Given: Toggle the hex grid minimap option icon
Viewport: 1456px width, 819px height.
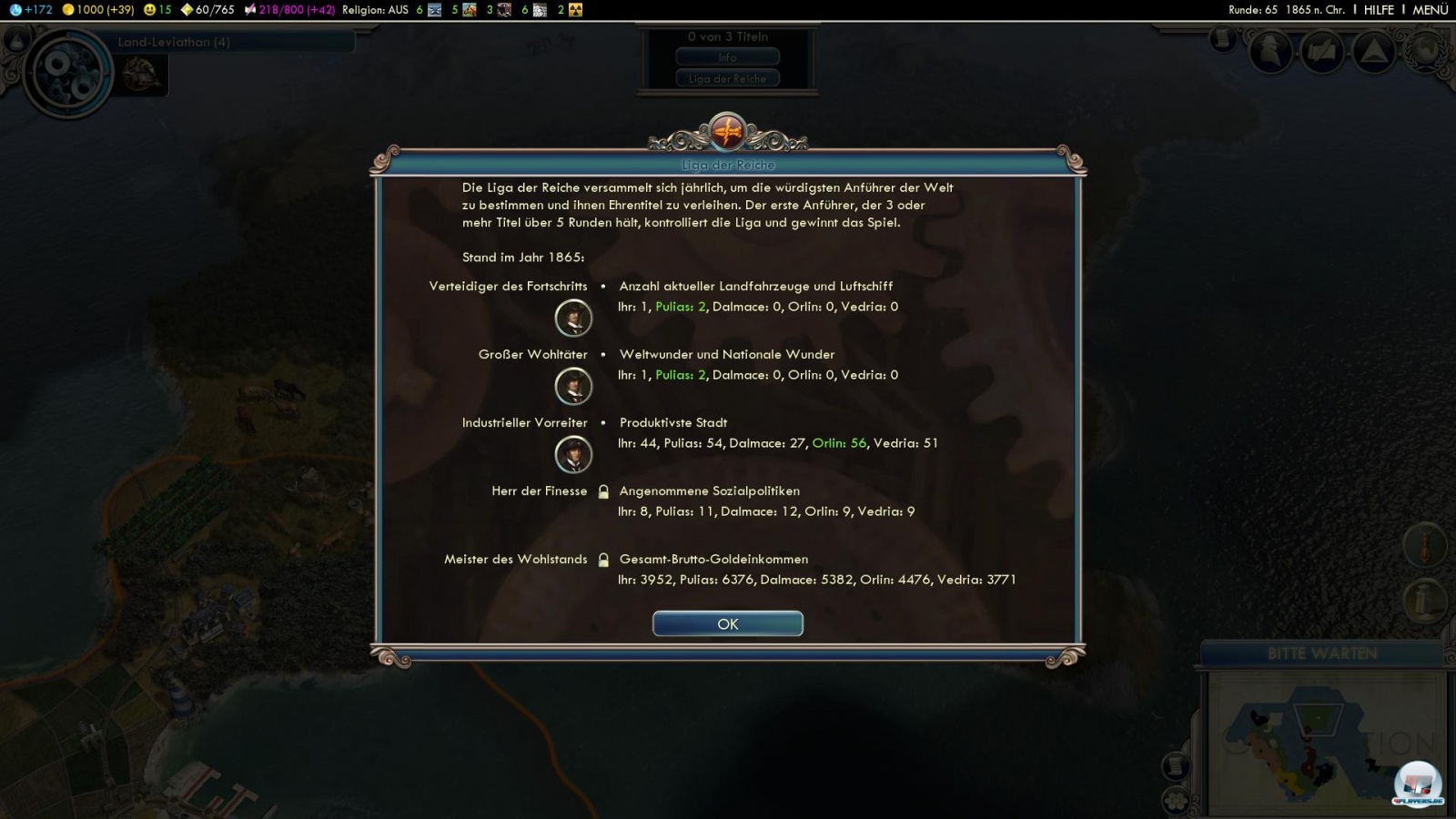Looking at the screenshot, I should pyautogui.click(x=1176, y=800).
